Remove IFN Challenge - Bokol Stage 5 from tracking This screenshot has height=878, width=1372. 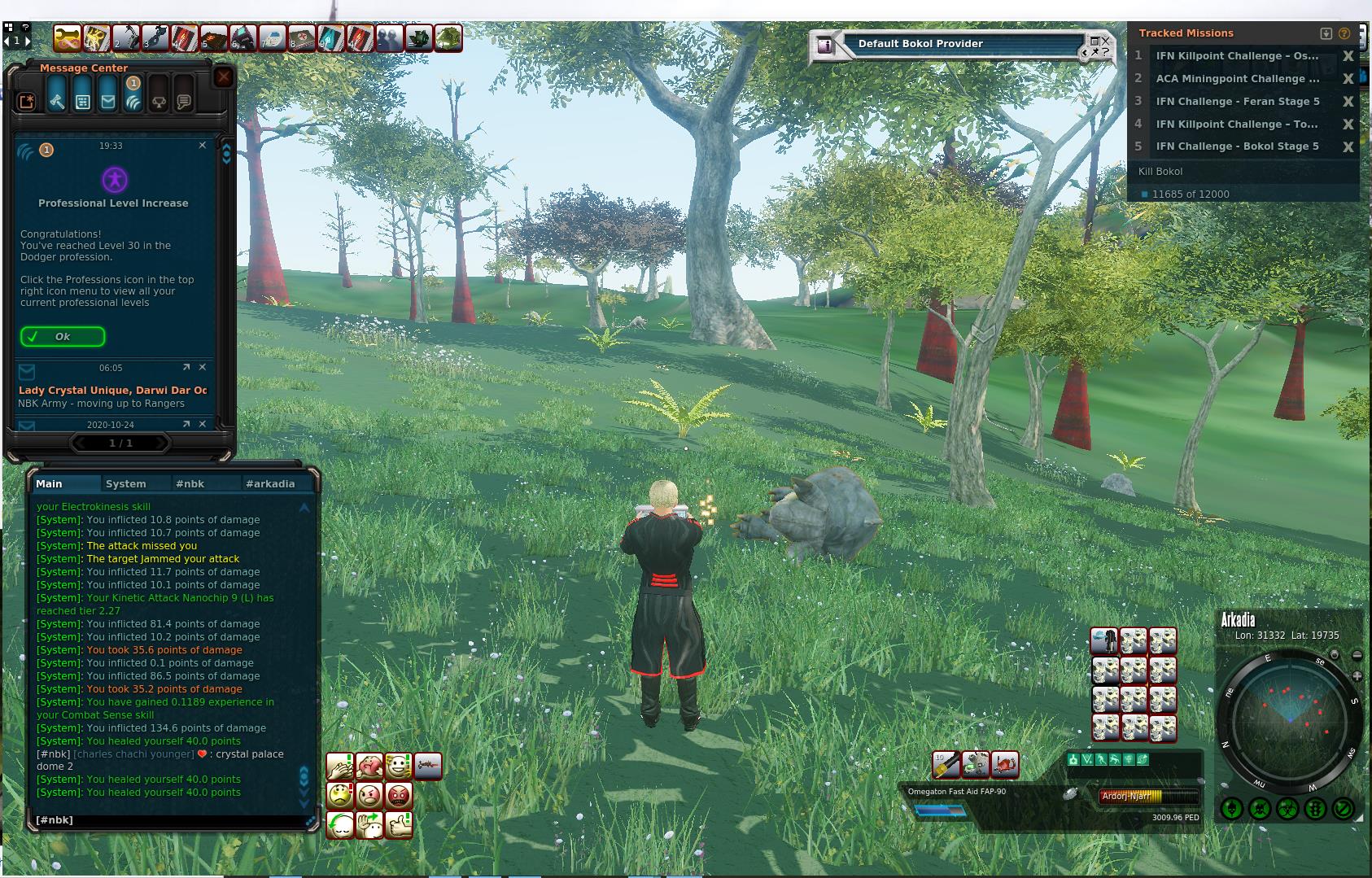point(1348,146)
